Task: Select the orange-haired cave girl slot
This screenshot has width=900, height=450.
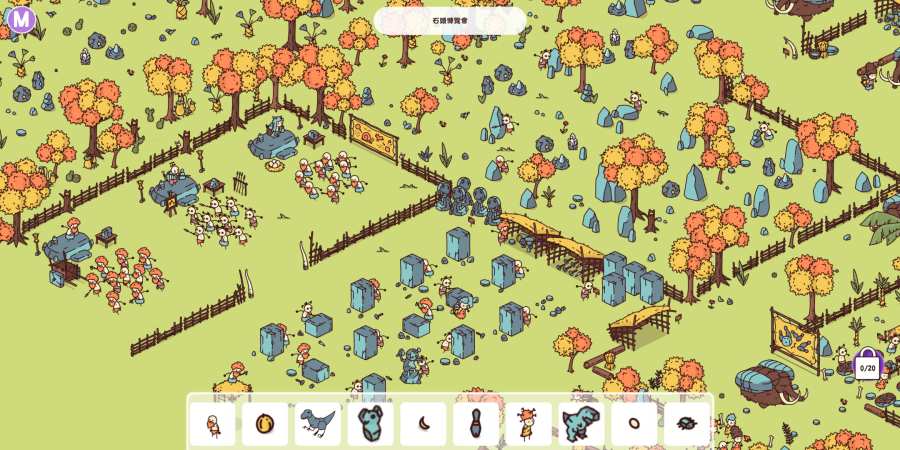Action: click(528, 424)
